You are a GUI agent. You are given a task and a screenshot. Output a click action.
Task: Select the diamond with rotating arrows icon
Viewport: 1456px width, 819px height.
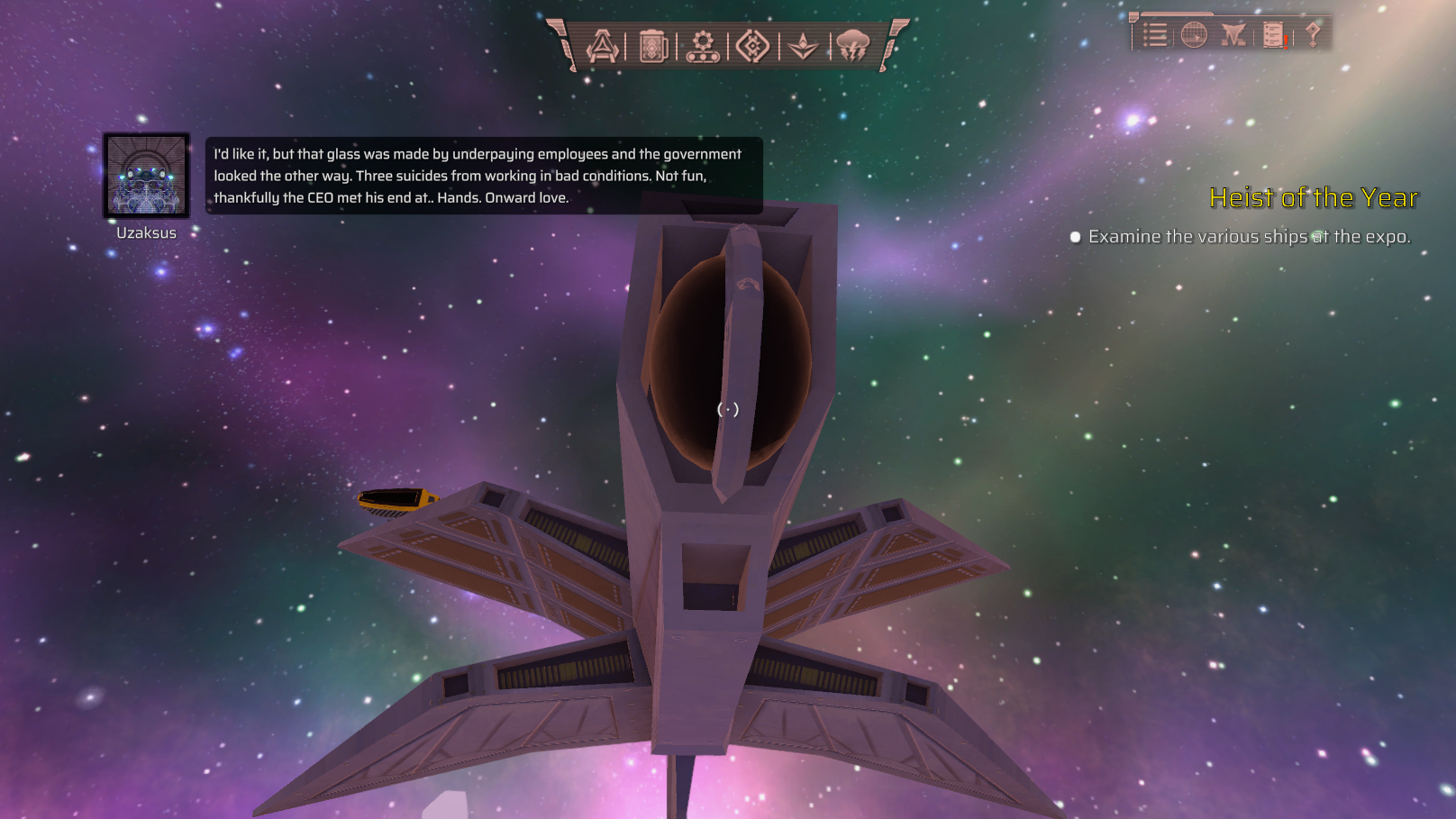752,46
